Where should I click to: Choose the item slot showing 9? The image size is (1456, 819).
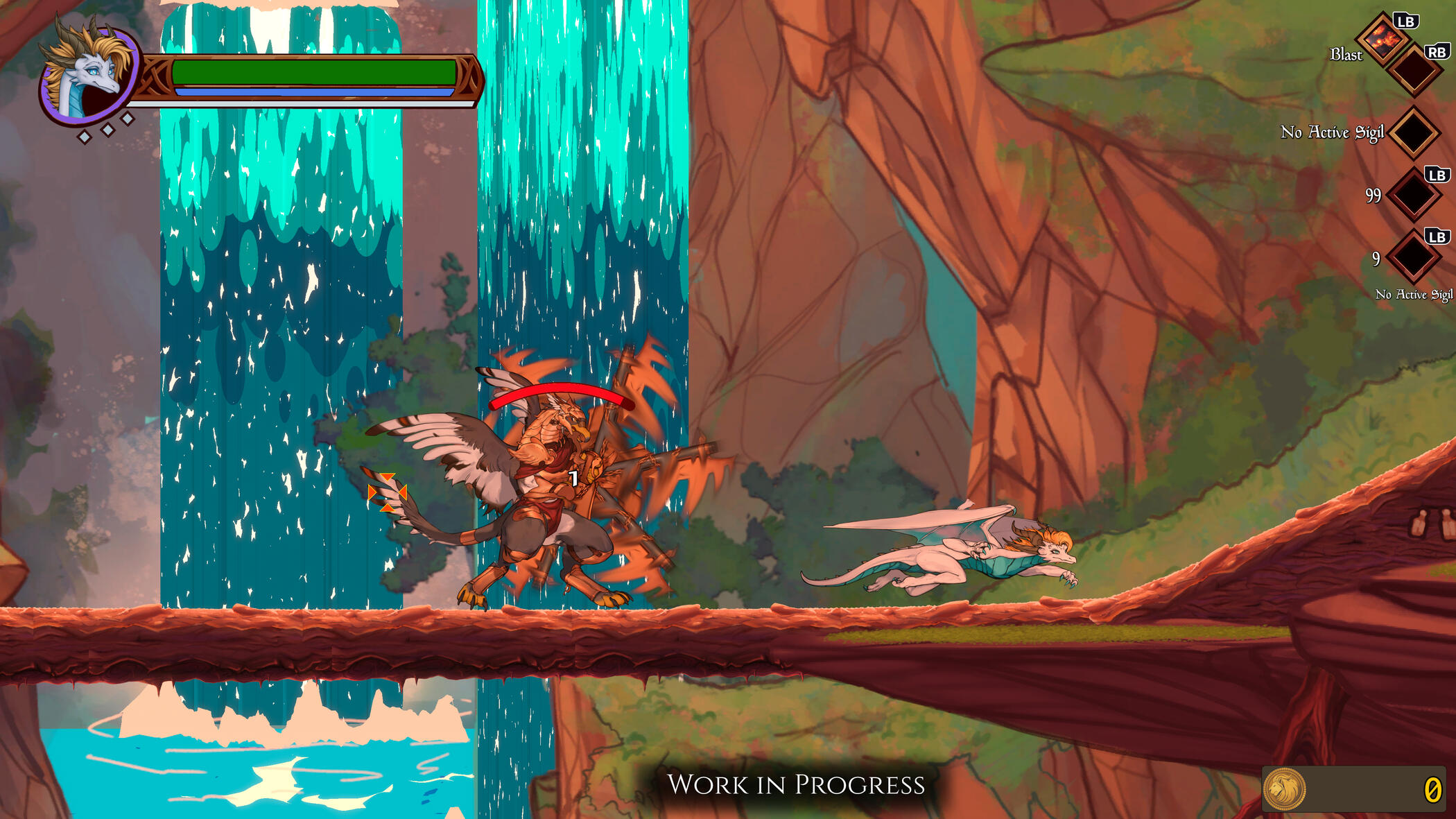[x=1414, y=257]
